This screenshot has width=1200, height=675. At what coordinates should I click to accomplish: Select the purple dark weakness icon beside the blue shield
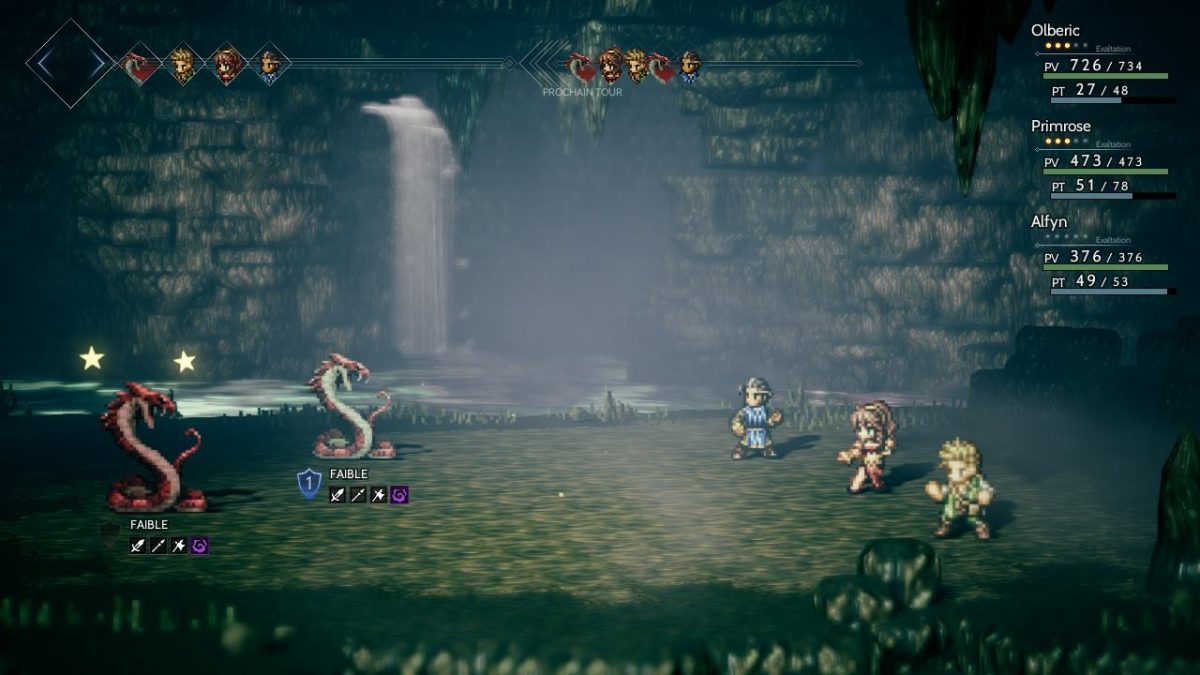point(399,494)
